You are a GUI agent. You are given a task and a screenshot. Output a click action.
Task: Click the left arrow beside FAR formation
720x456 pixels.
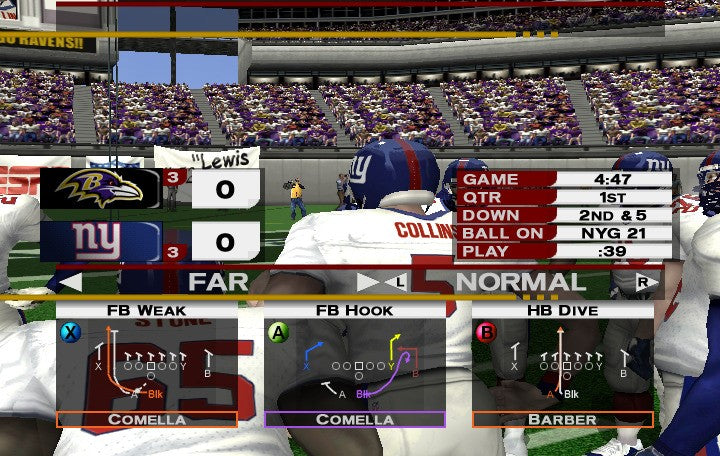tap(70, 283)
